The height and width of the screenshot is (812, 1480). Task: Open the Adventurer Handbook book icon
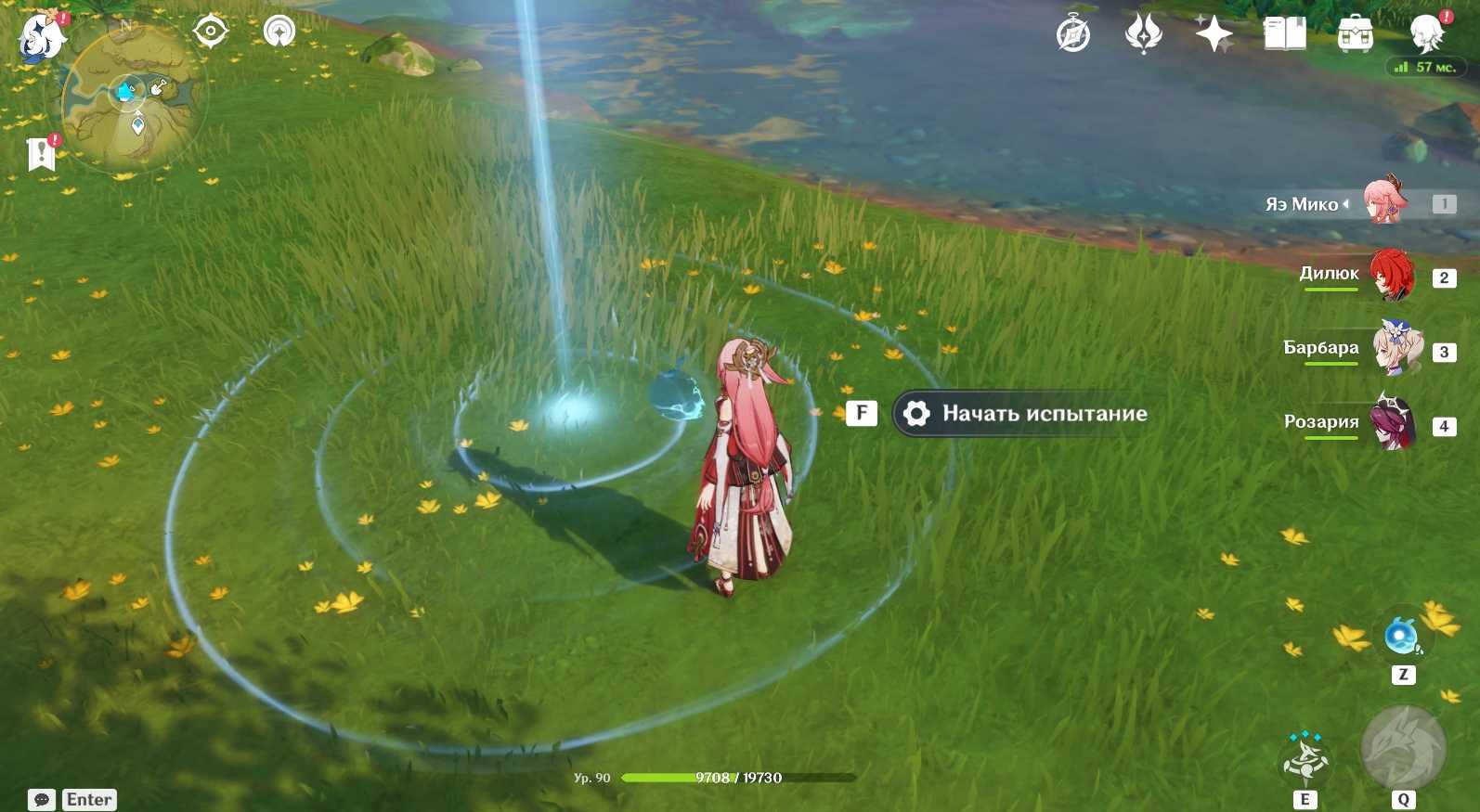1284,35
